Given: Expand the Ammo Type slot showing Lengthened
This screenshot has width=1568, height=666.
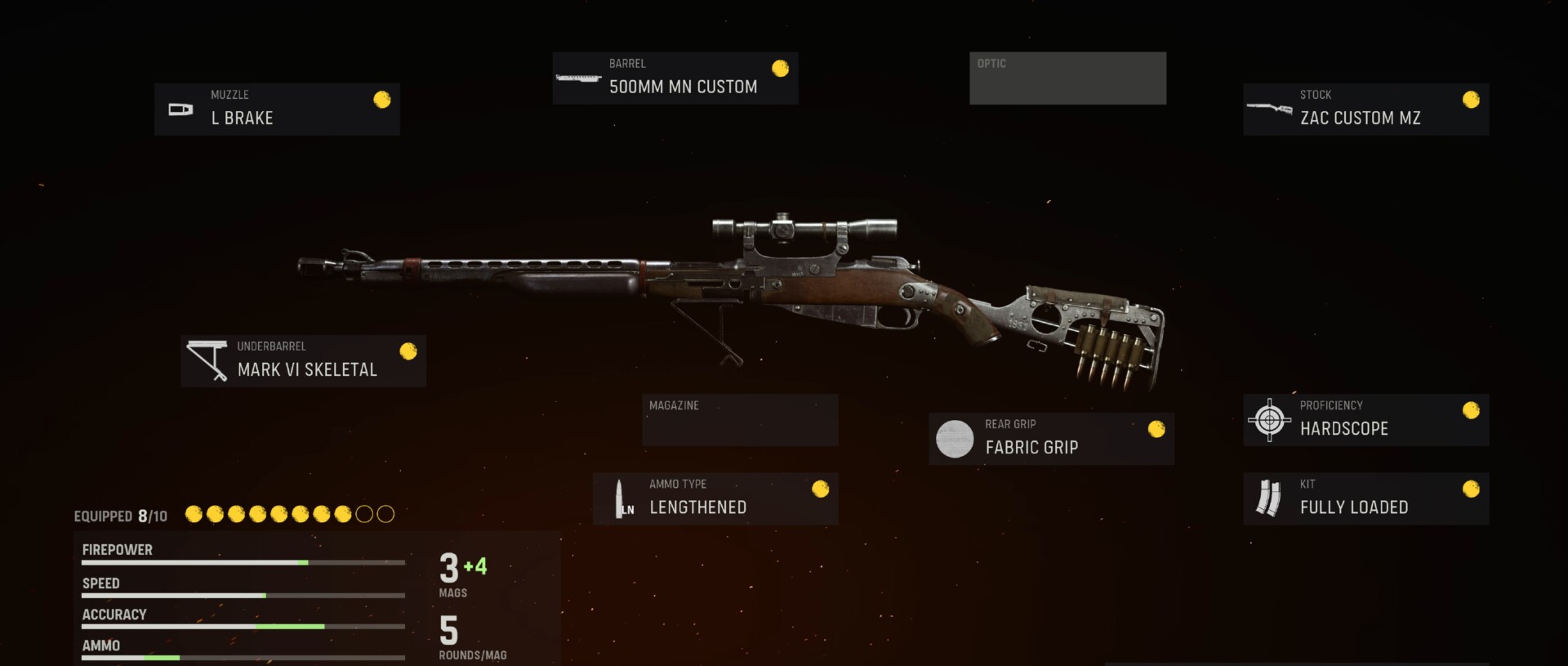Looking at the screenshot, I should click(715, 498).
